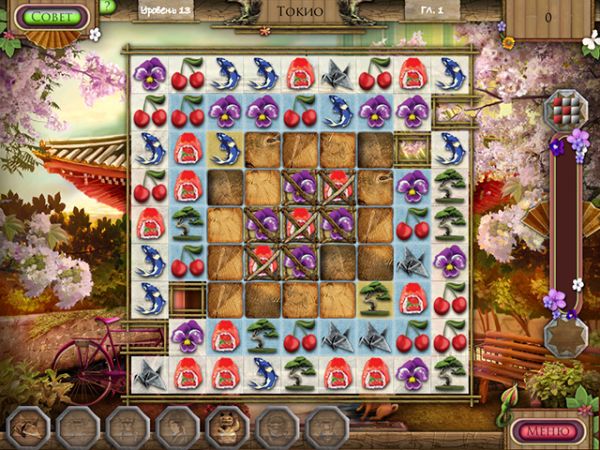
Task: Select the lucky cat bonus slot
Action: (x=226, y=428)
